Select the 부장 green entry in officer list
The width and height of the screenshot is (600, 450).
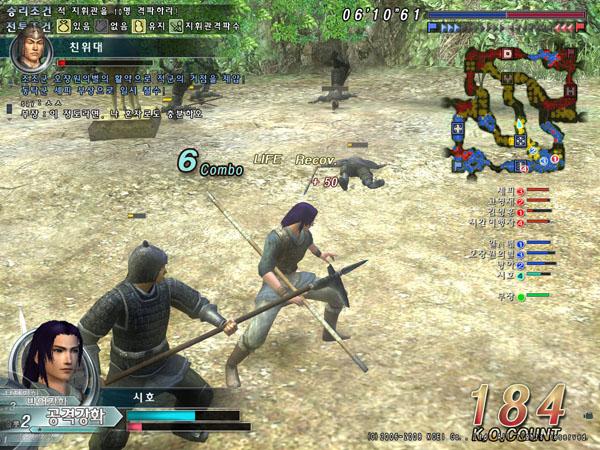(505, 296)
